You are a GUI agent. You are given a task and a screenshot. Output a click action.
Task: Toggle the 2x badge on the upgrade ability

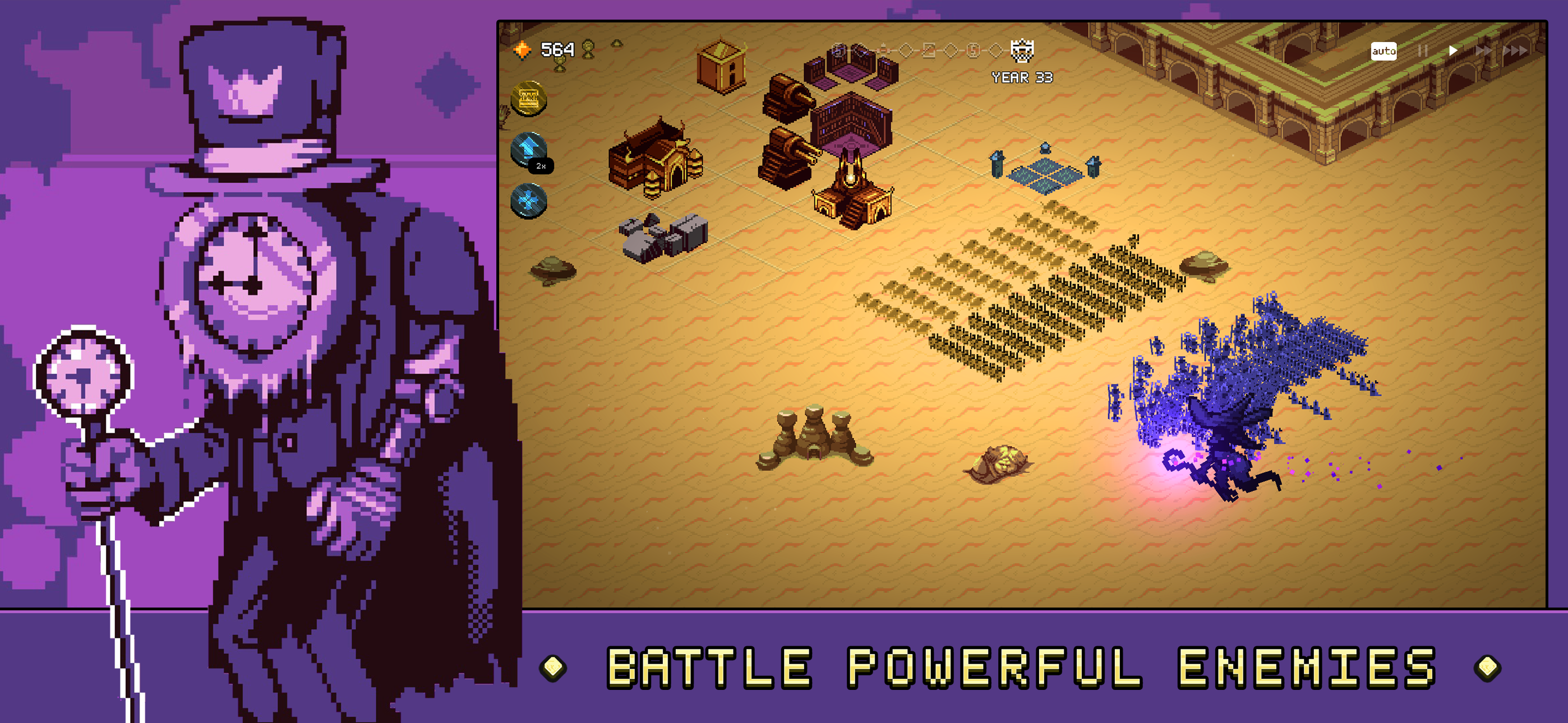pyautogui.click(x=541, y=165)
